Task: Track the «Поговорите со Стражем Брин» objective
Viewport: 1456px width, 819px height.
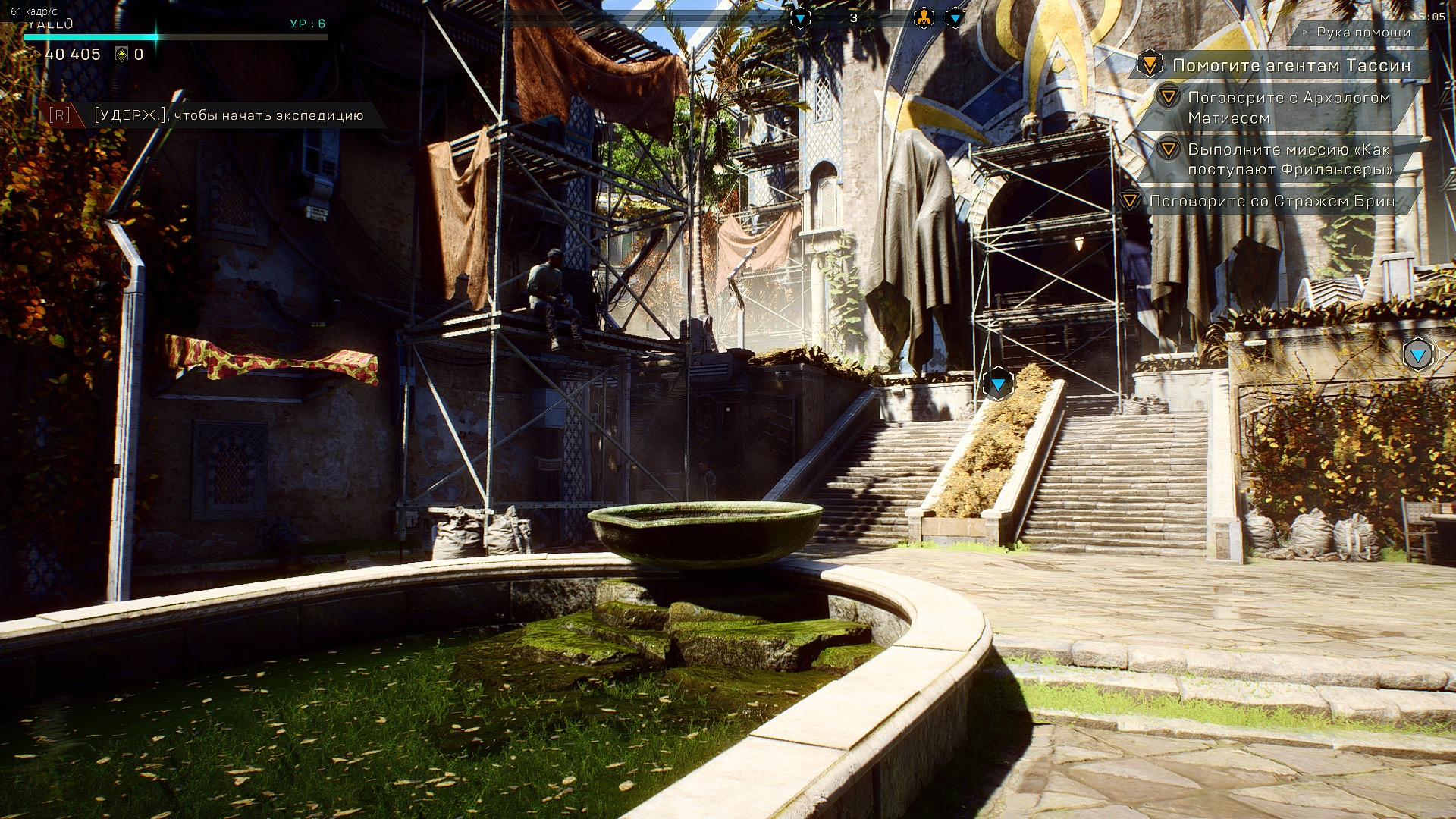Action: [1272, 201]
